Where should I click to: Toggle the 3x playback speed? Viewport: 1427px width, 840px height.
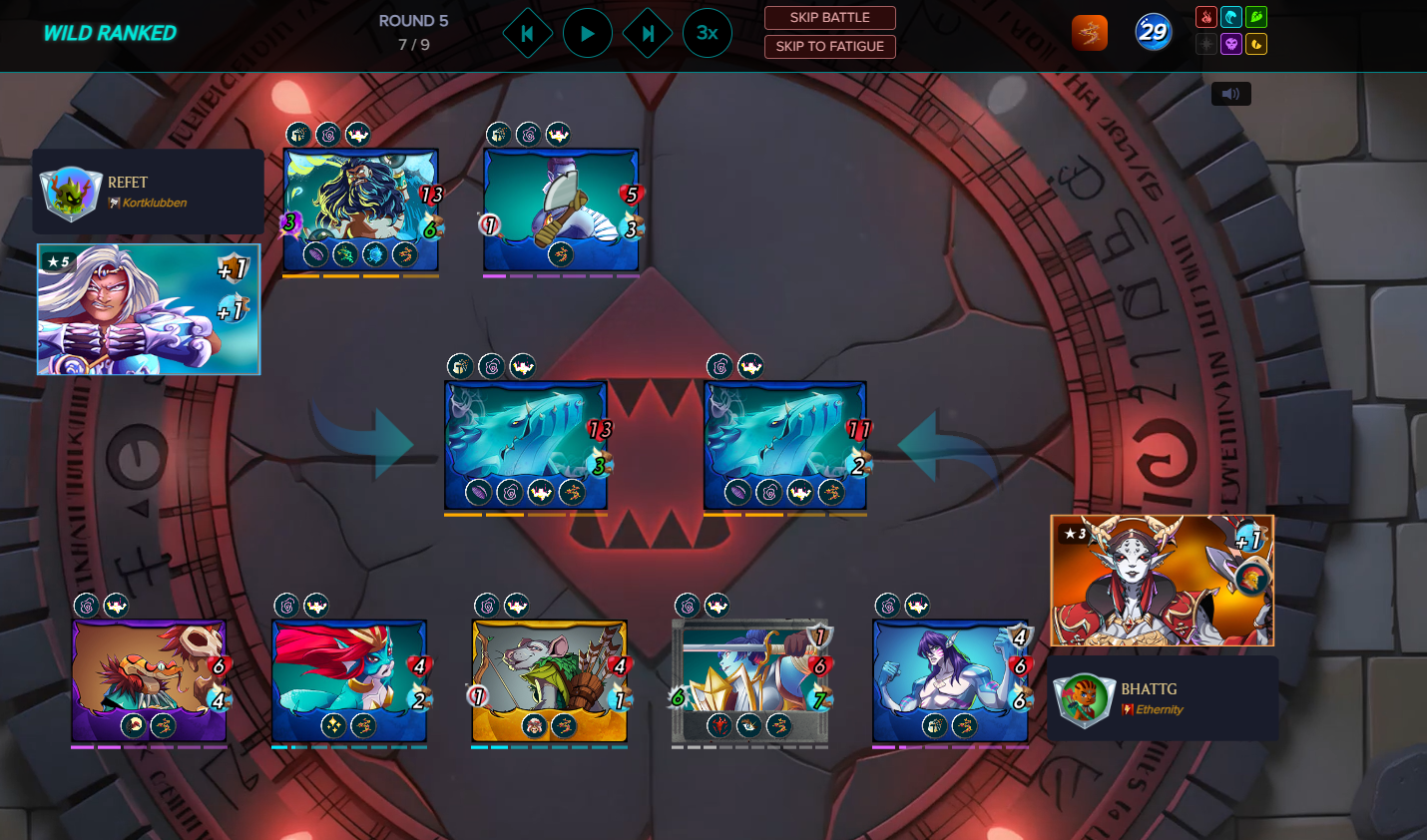(x=707, y=34)
